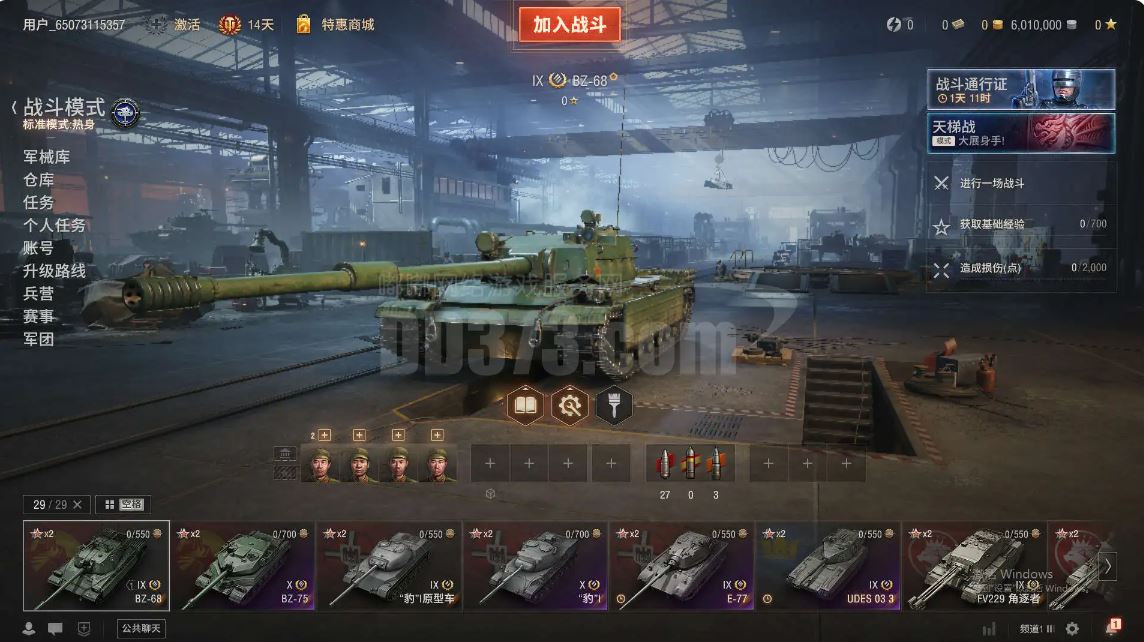Select the BZ-75 tank in carousel

[243, 566]
